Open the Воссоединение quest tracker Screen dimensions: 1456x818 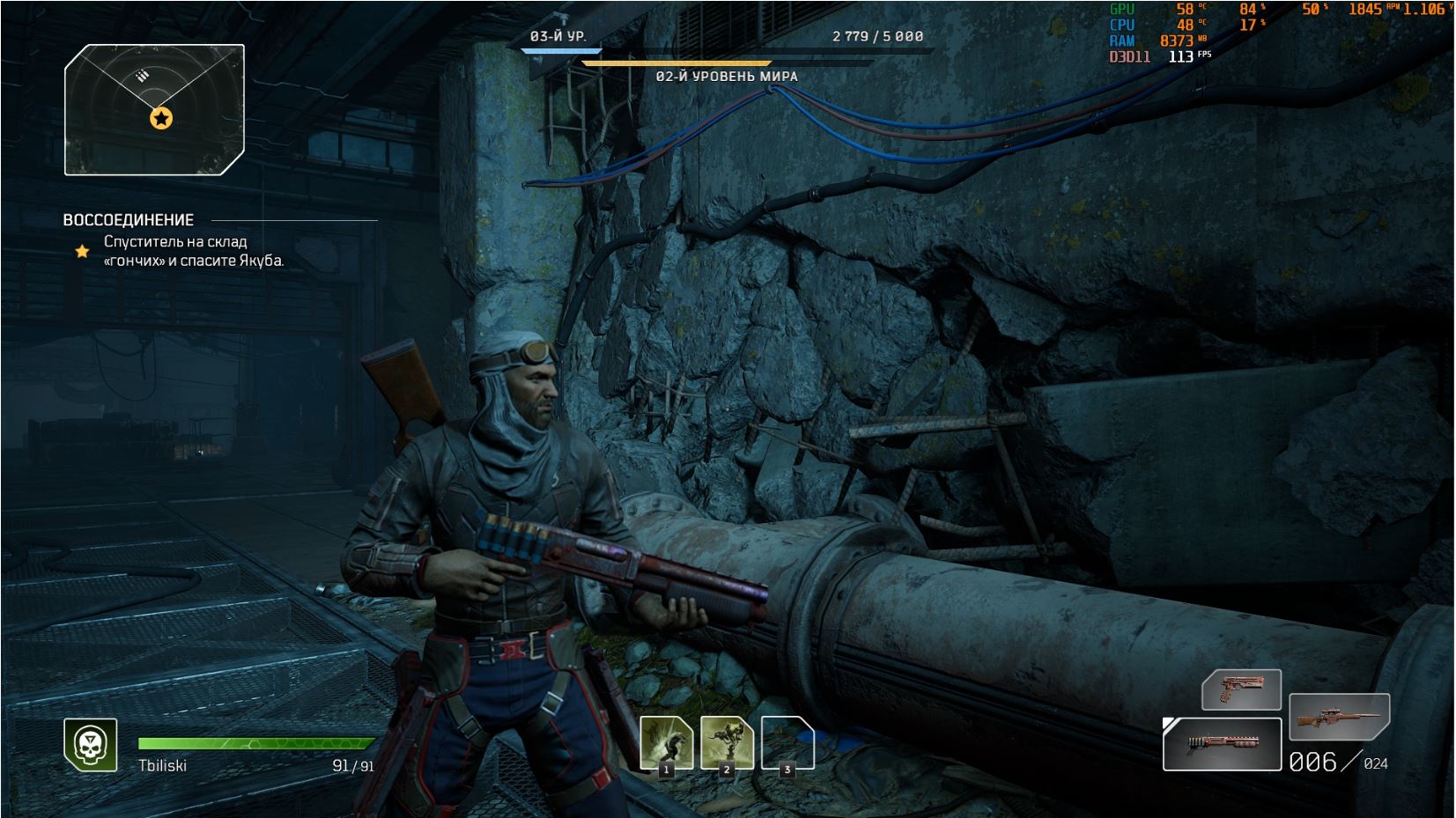(x=129, y=220)
